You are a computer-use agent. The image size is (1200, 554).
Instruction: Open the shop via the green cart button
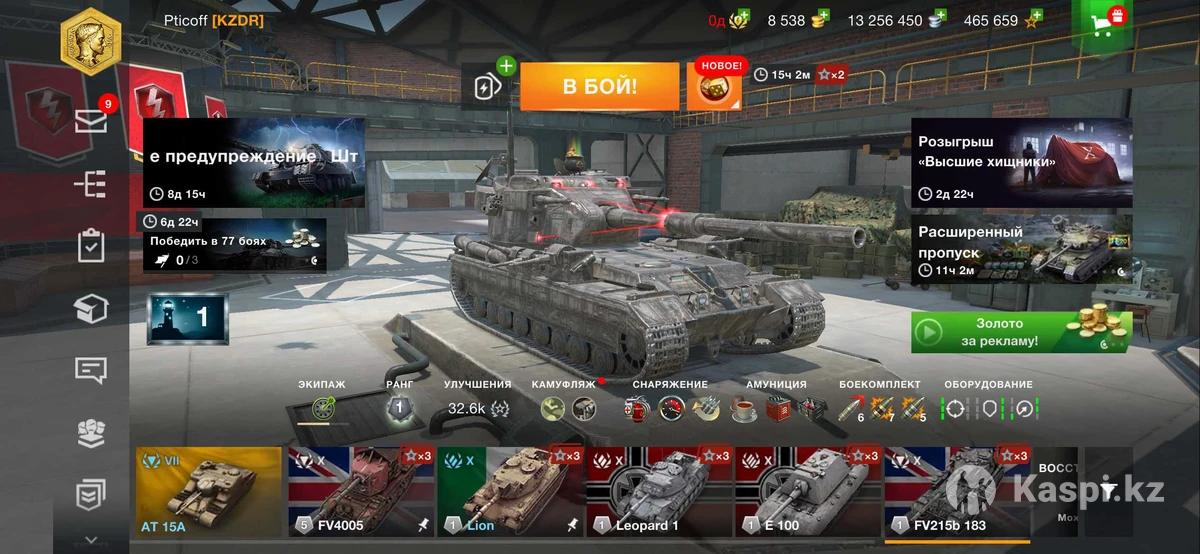(x=1103, y=22)
